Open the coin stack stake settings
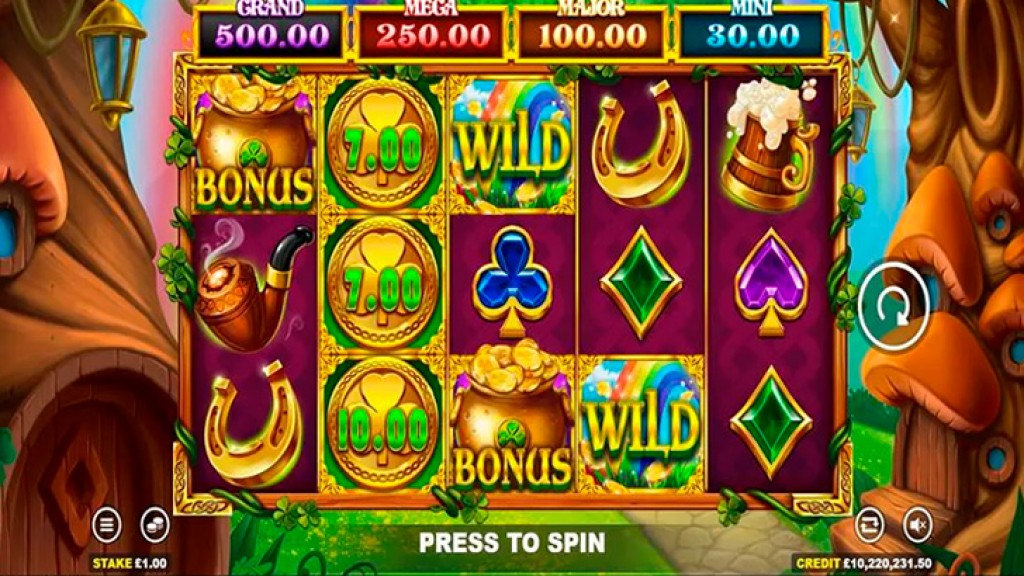Screen dimensions: 1024x576 (153, 523)
